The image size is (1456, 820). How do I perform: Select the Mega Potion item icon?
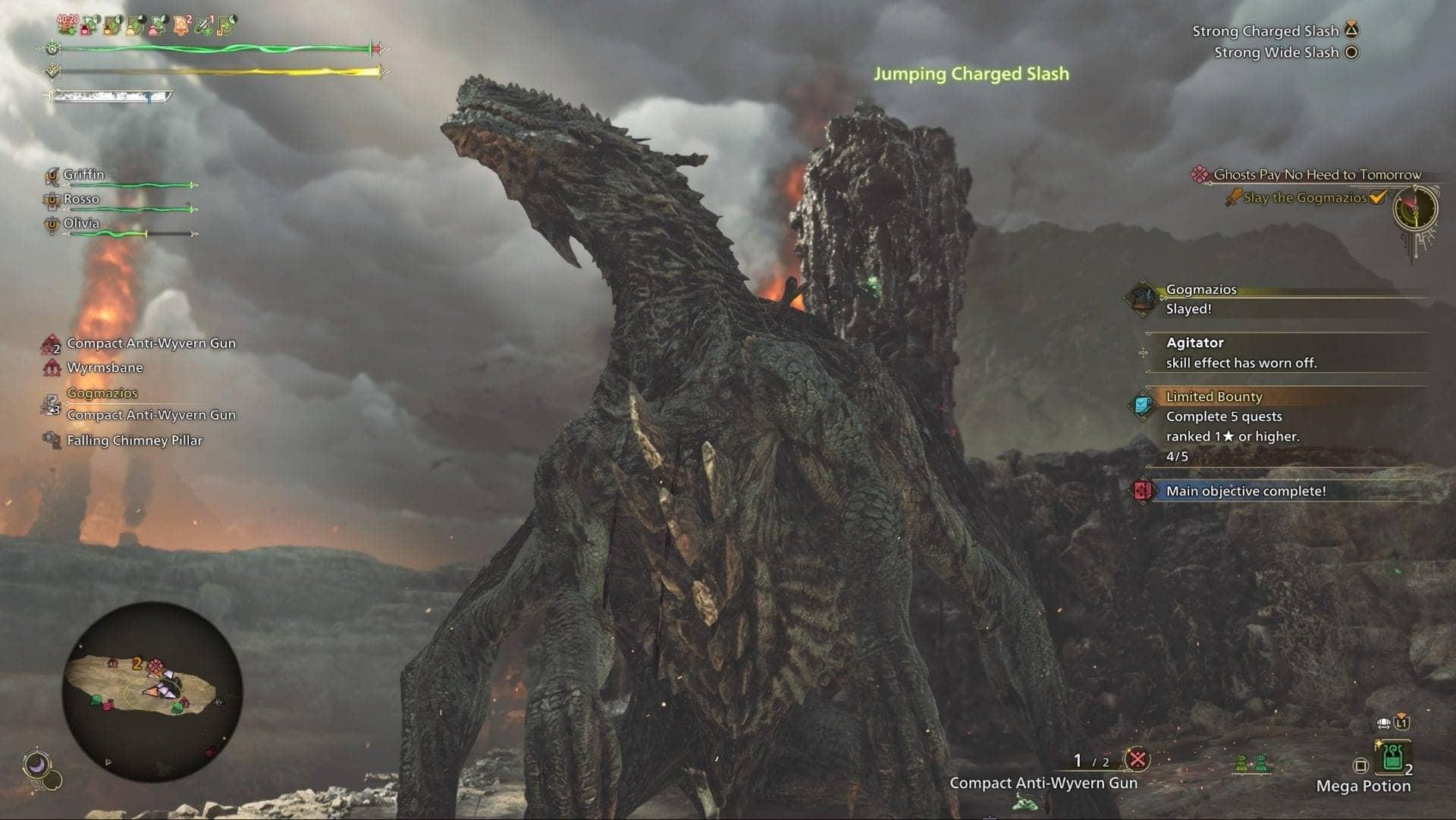pos(1394,756)
